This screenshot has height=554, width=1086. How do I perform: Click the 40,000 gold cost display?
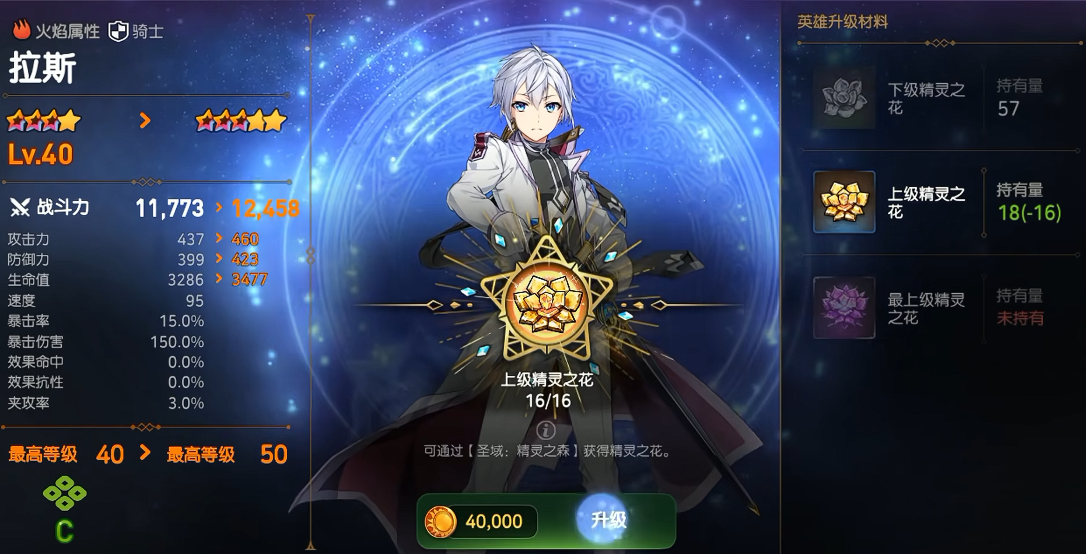[x=479, y=521]
